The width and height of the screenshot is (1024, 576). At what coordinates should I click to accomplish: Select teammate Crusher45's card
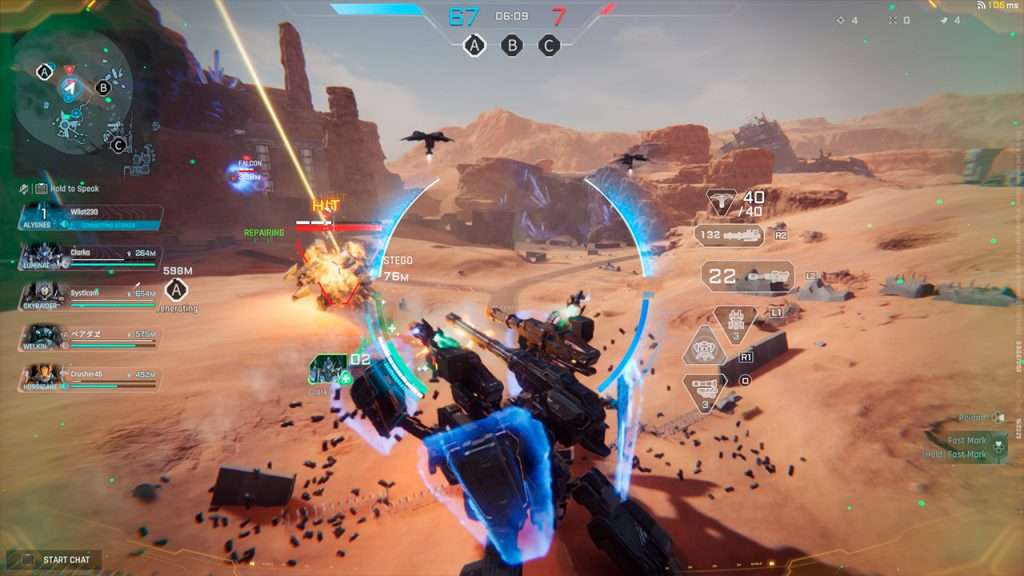[x=88, y=377]
